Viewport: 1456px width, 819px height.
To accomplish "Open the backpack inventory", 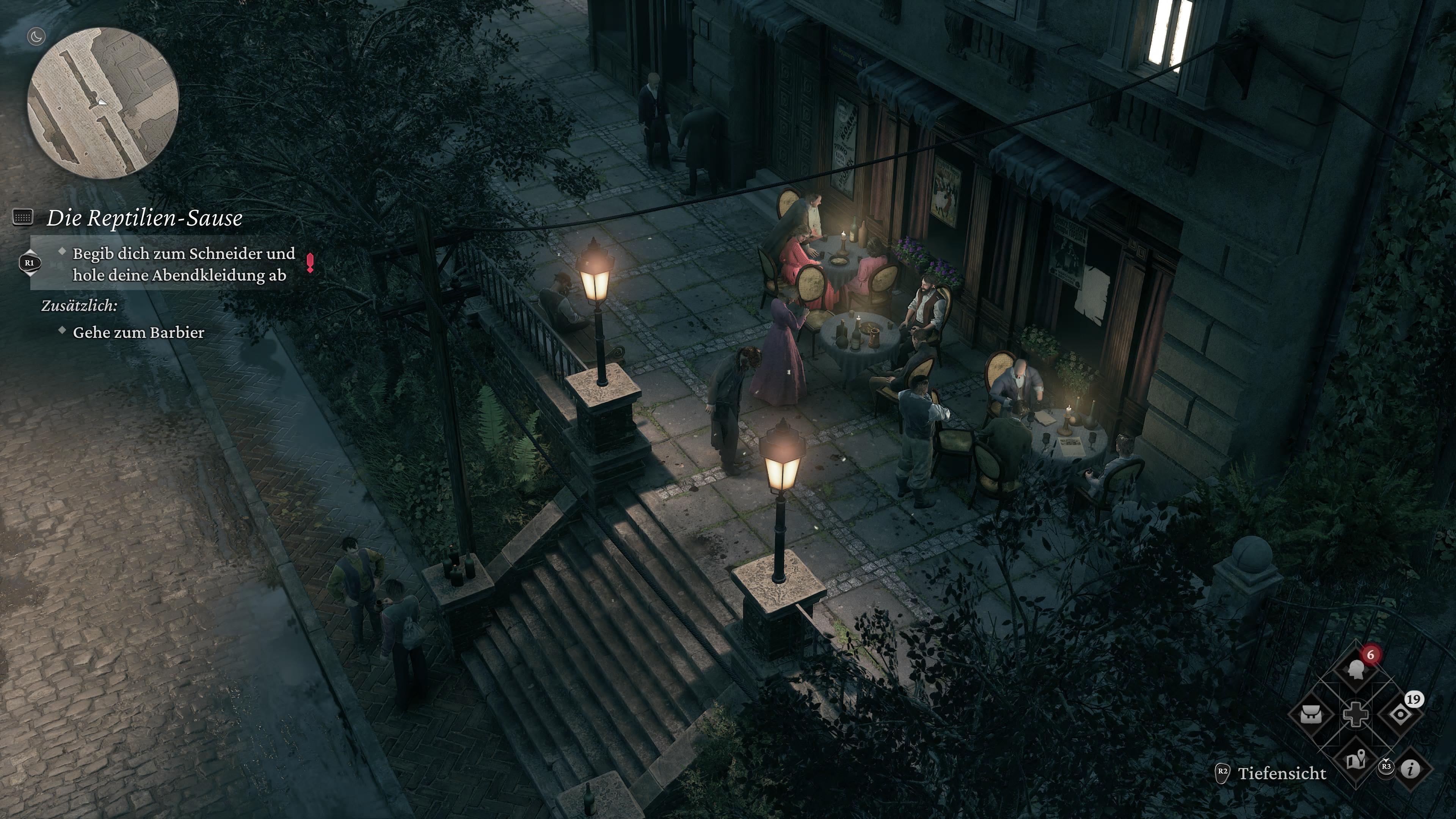I will coord(1311,714).
